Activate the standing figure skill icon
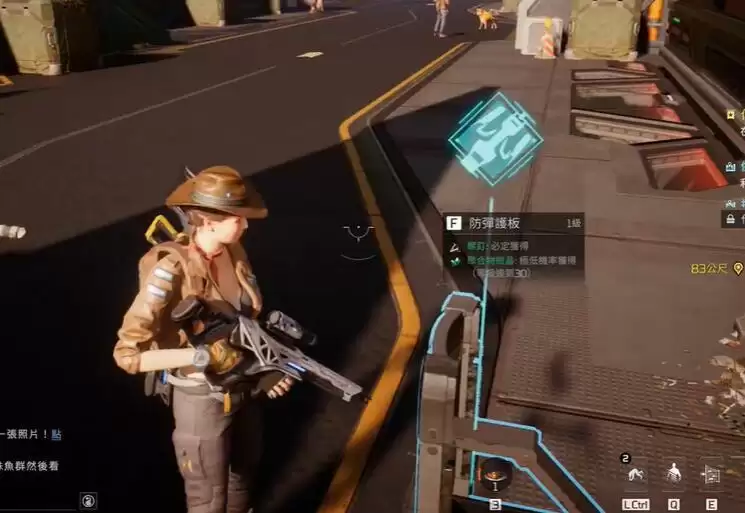This screenshot has height=513, width=745. point(674,473)
